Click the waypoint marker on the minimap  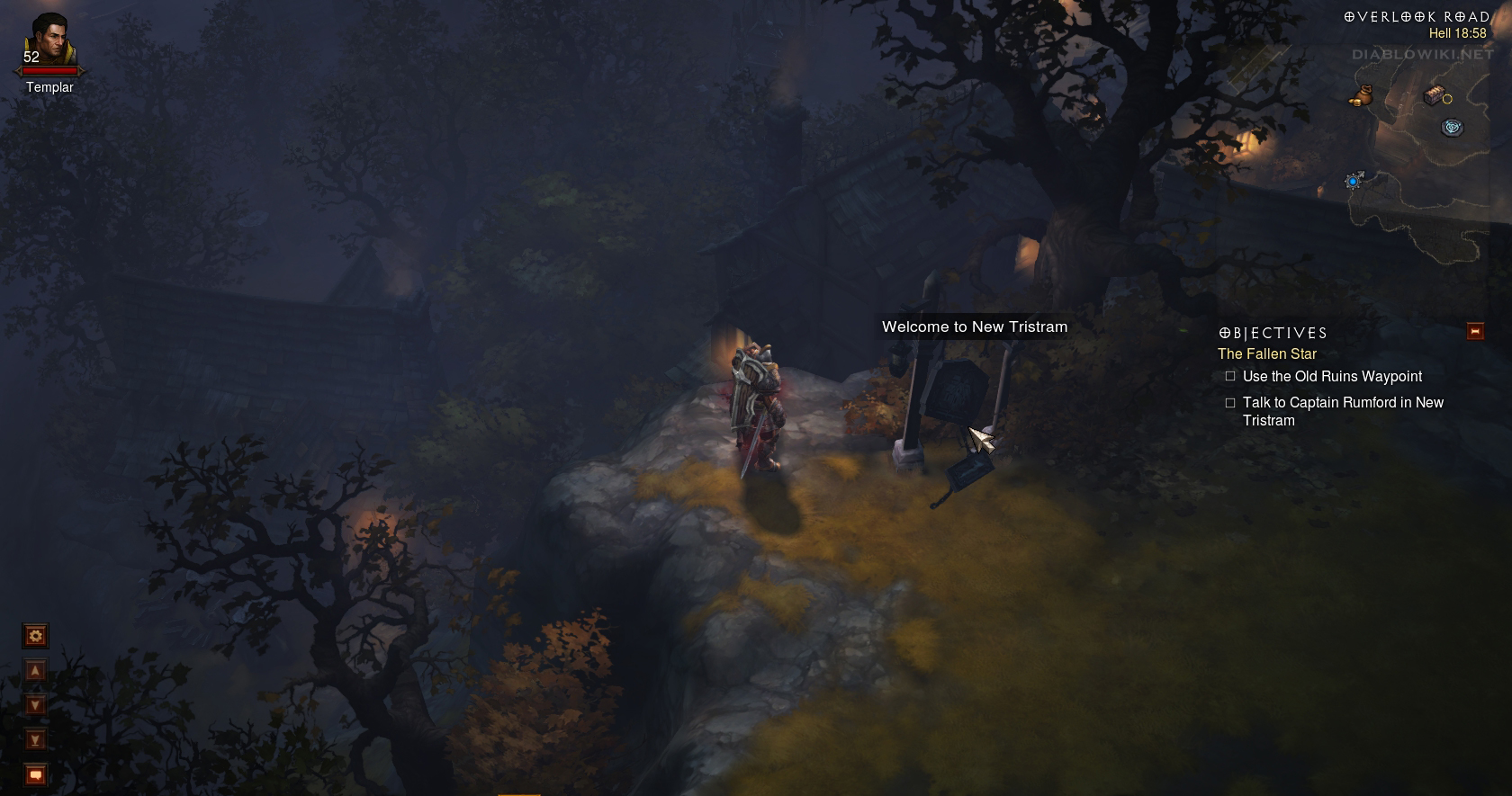point(1452,128)
